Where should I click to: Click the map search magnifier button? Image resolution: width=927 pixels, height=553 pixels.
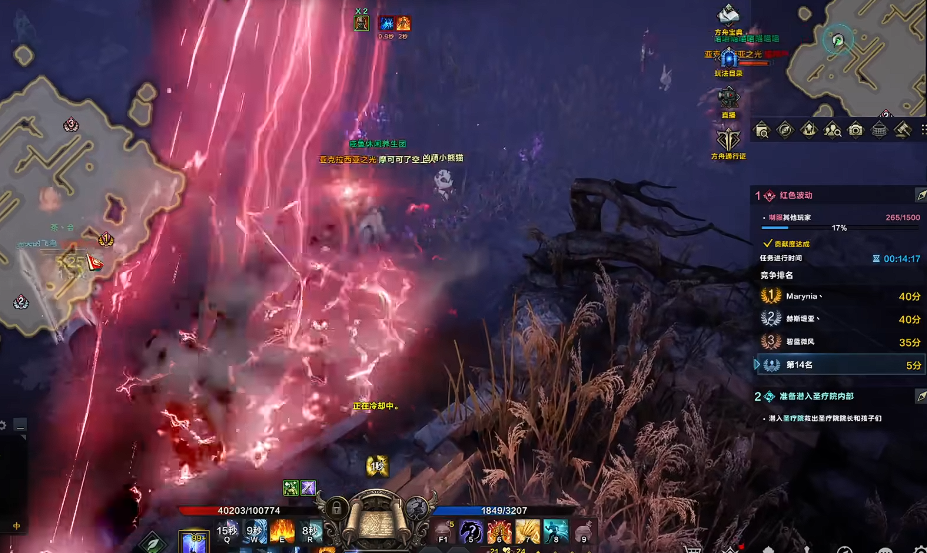[x=762, y=130]
